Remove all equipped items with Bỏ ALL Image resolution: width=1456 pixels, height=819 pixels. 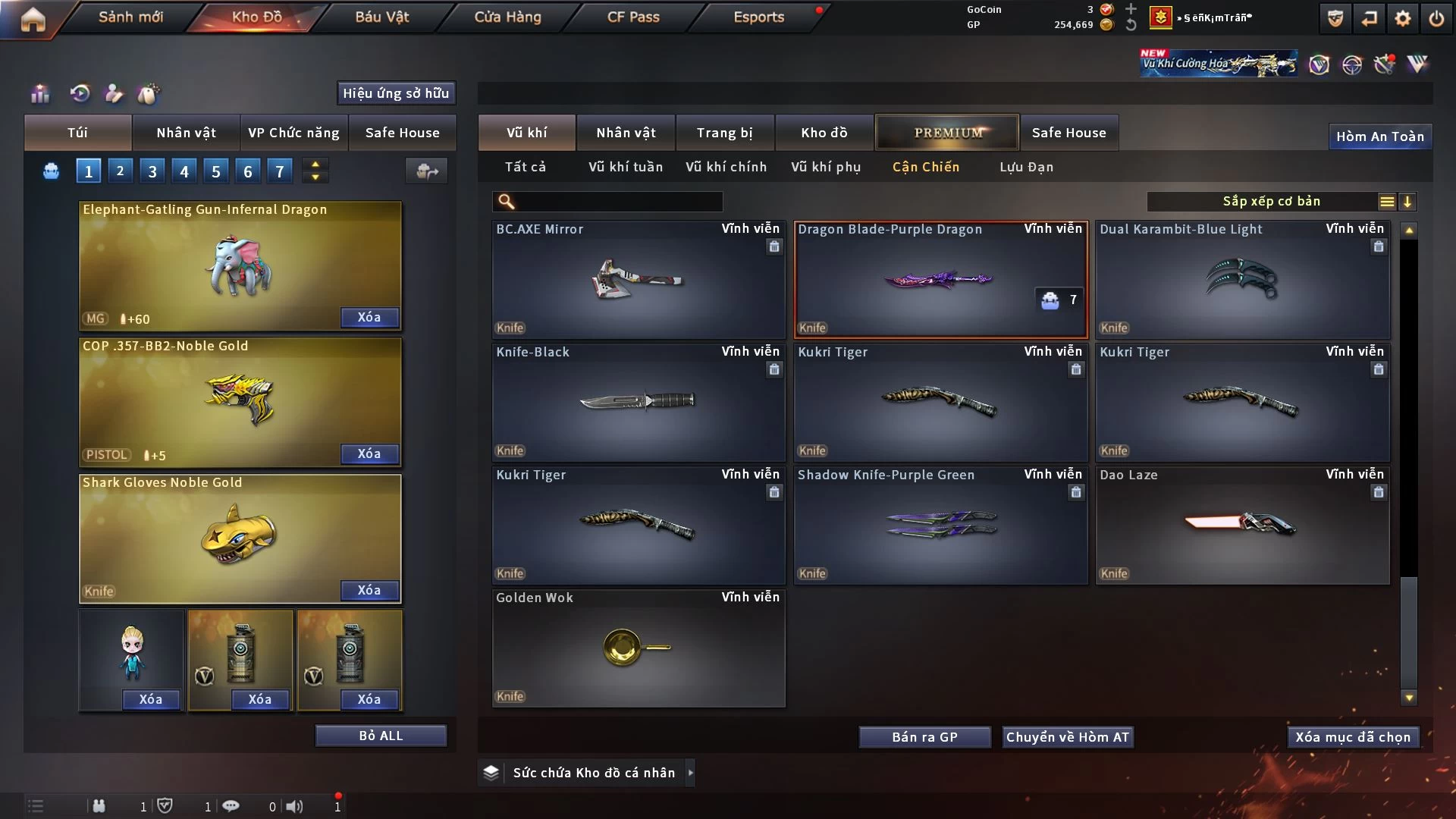pos(381,736)
